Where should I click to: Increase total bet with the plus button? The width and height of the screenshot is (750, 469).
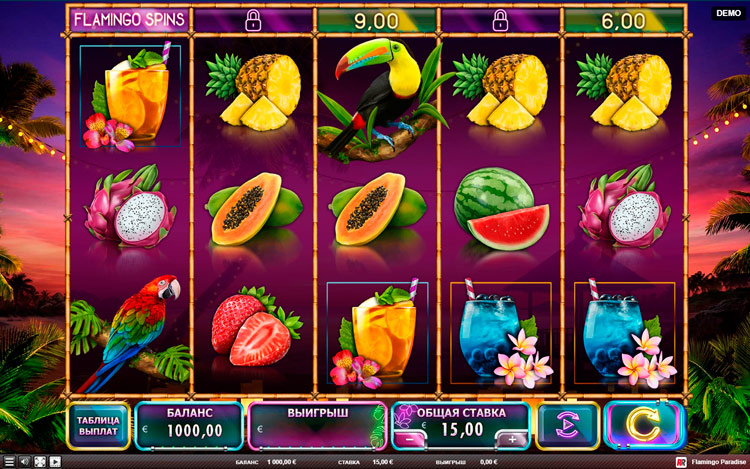pyautogui.click(x=512, y=439)
